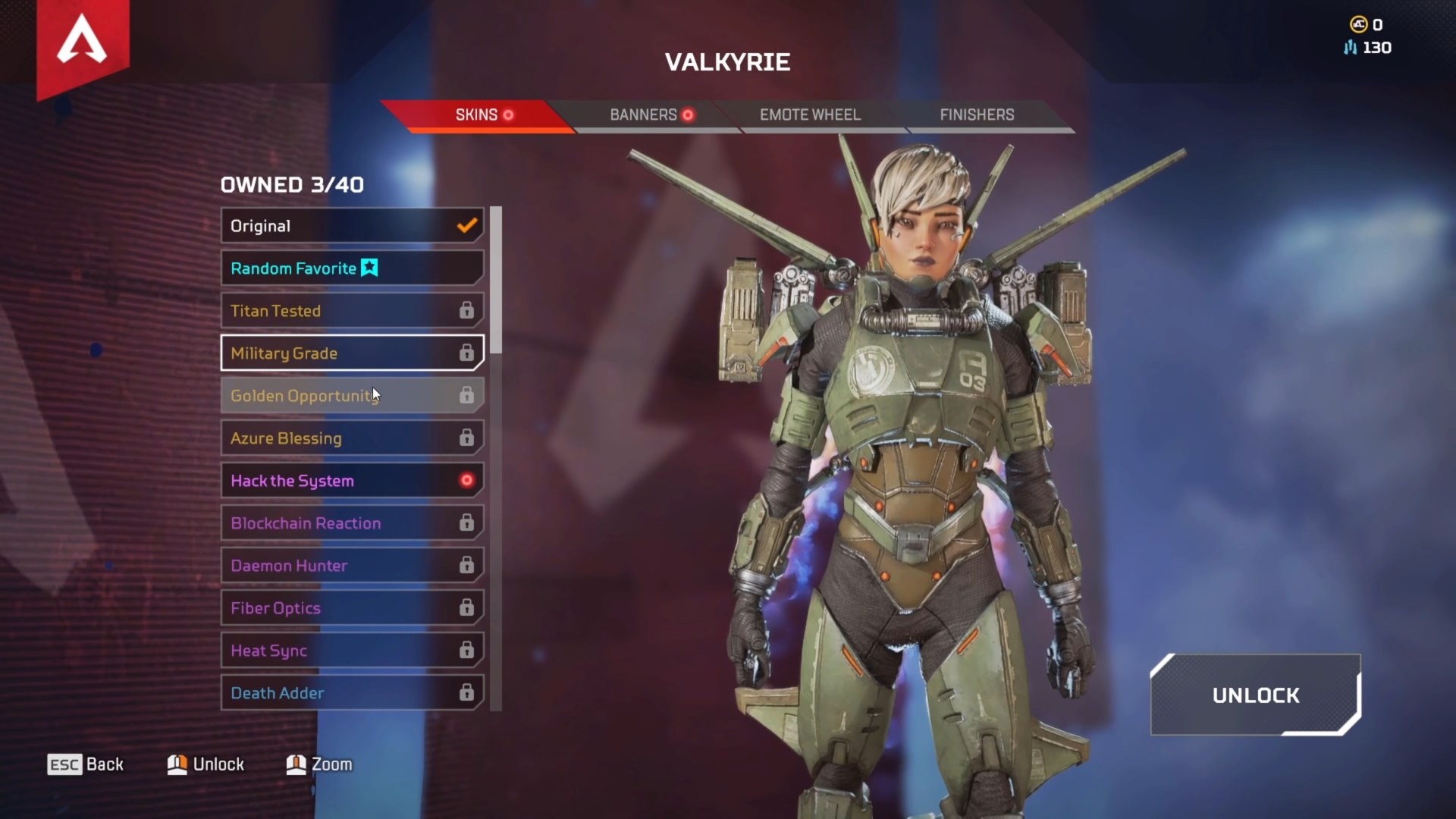The width and height of the screenshot is (1456, 819).
Task: Select the Hack the System skin
Action: click(352, 481)
